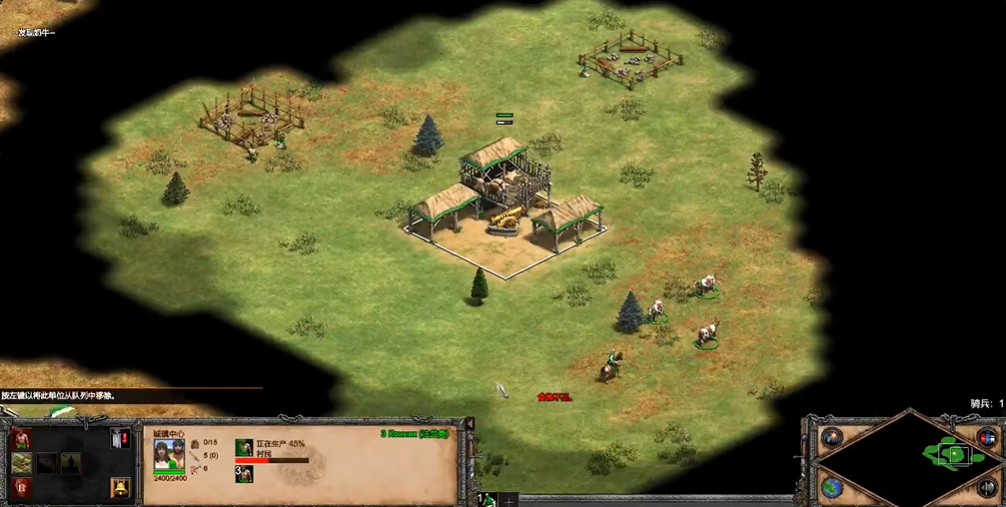
Task: Set gather point with the flag icon
Action: click(120, 438)
